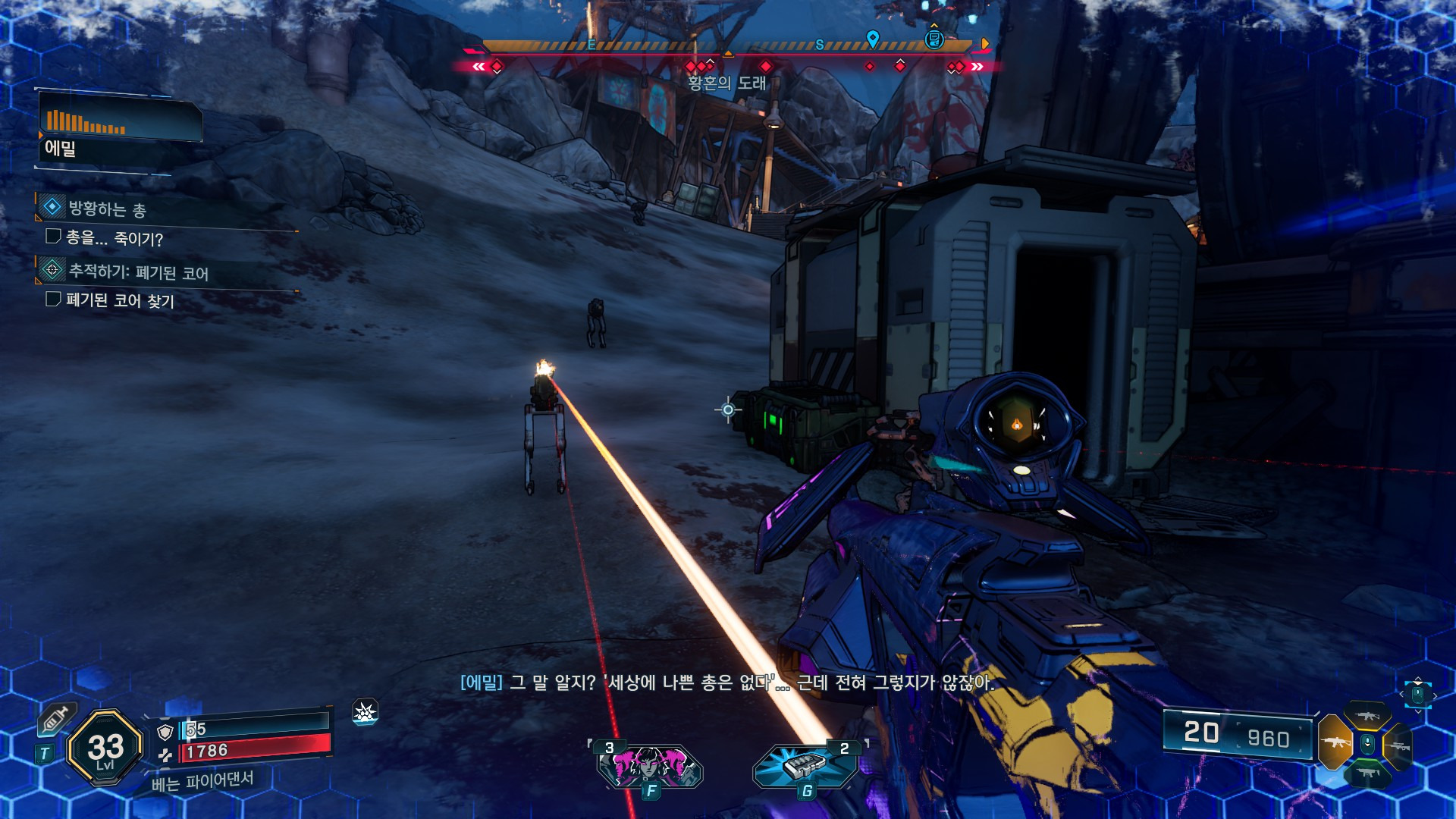The width and height of the screenshot is (1456, 819).
Task: Switch to the green-bordered SMG weapon slot
Action: tap(1367, 773)
